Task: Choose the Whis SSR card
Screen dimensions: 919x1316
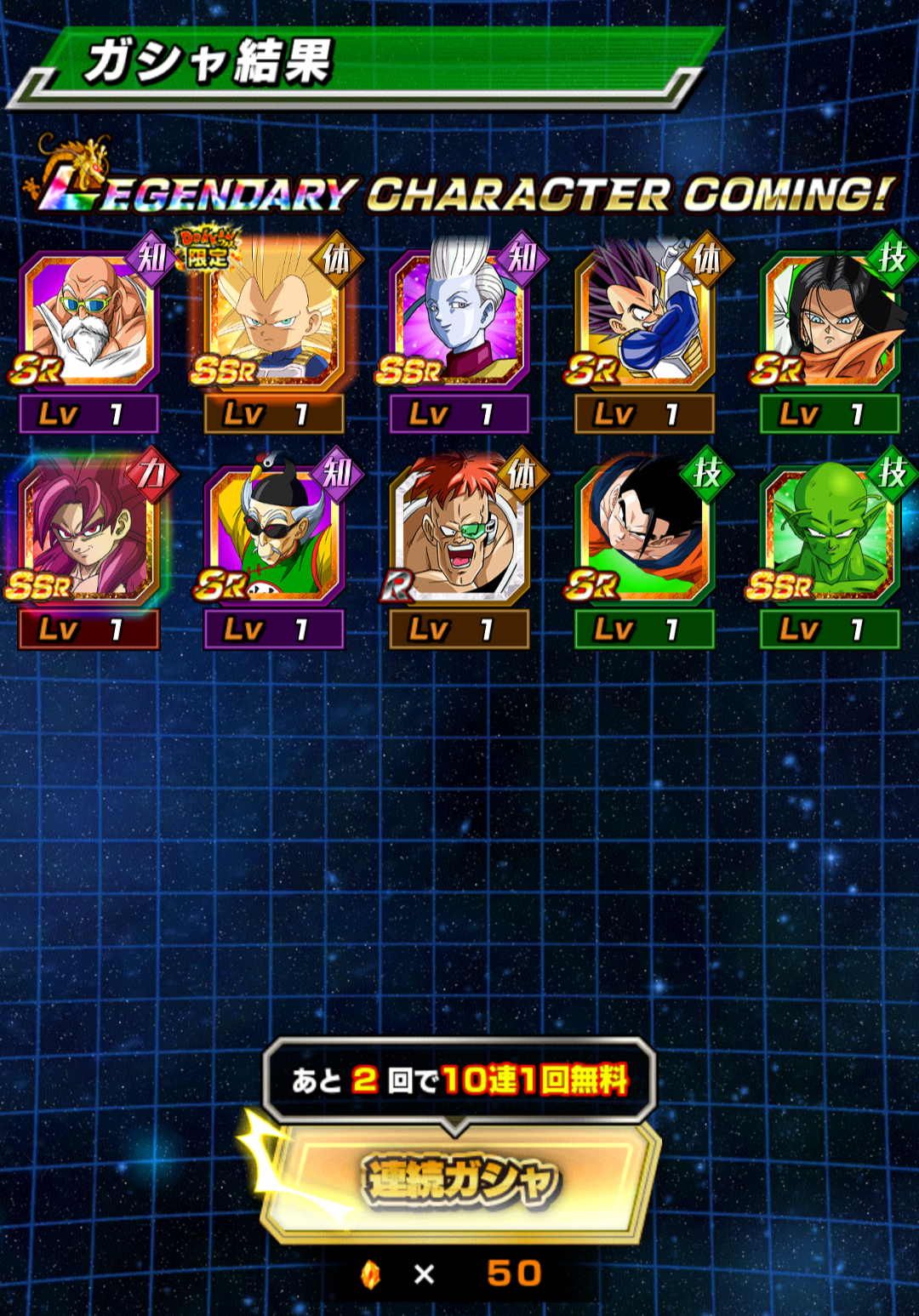Action: [x=459, y=319]
